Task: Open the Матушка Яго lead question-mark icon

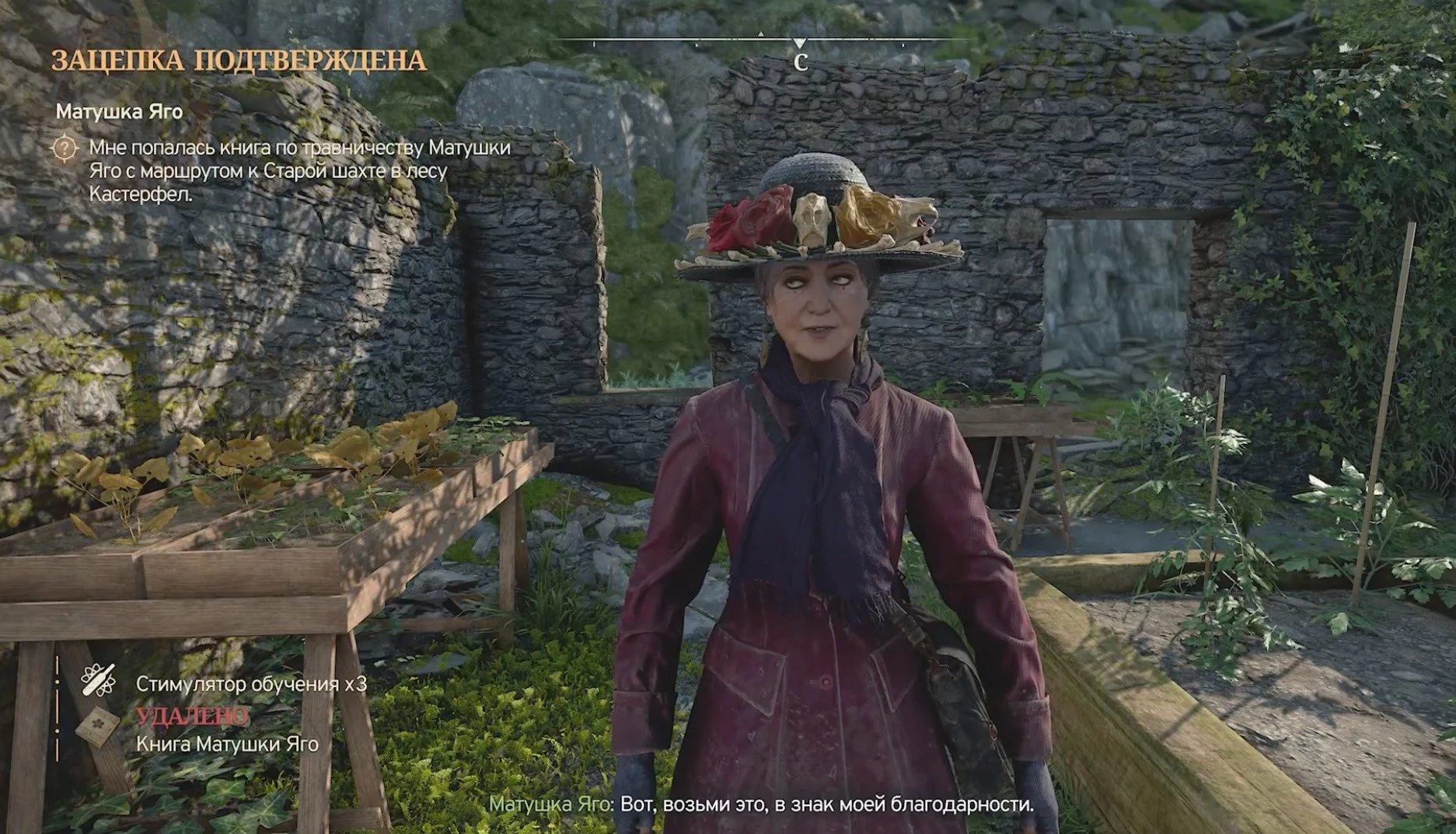Action: (x=65, y=148)
